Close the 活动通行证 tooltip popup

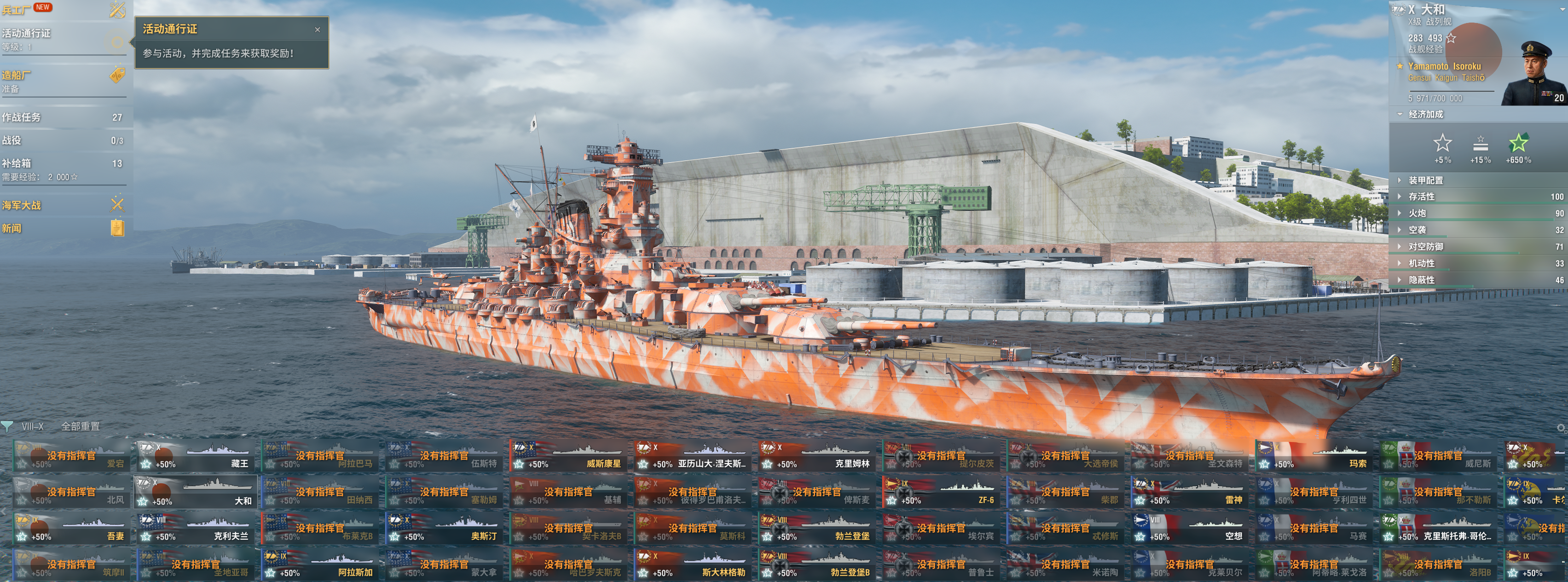pos(317,30)
